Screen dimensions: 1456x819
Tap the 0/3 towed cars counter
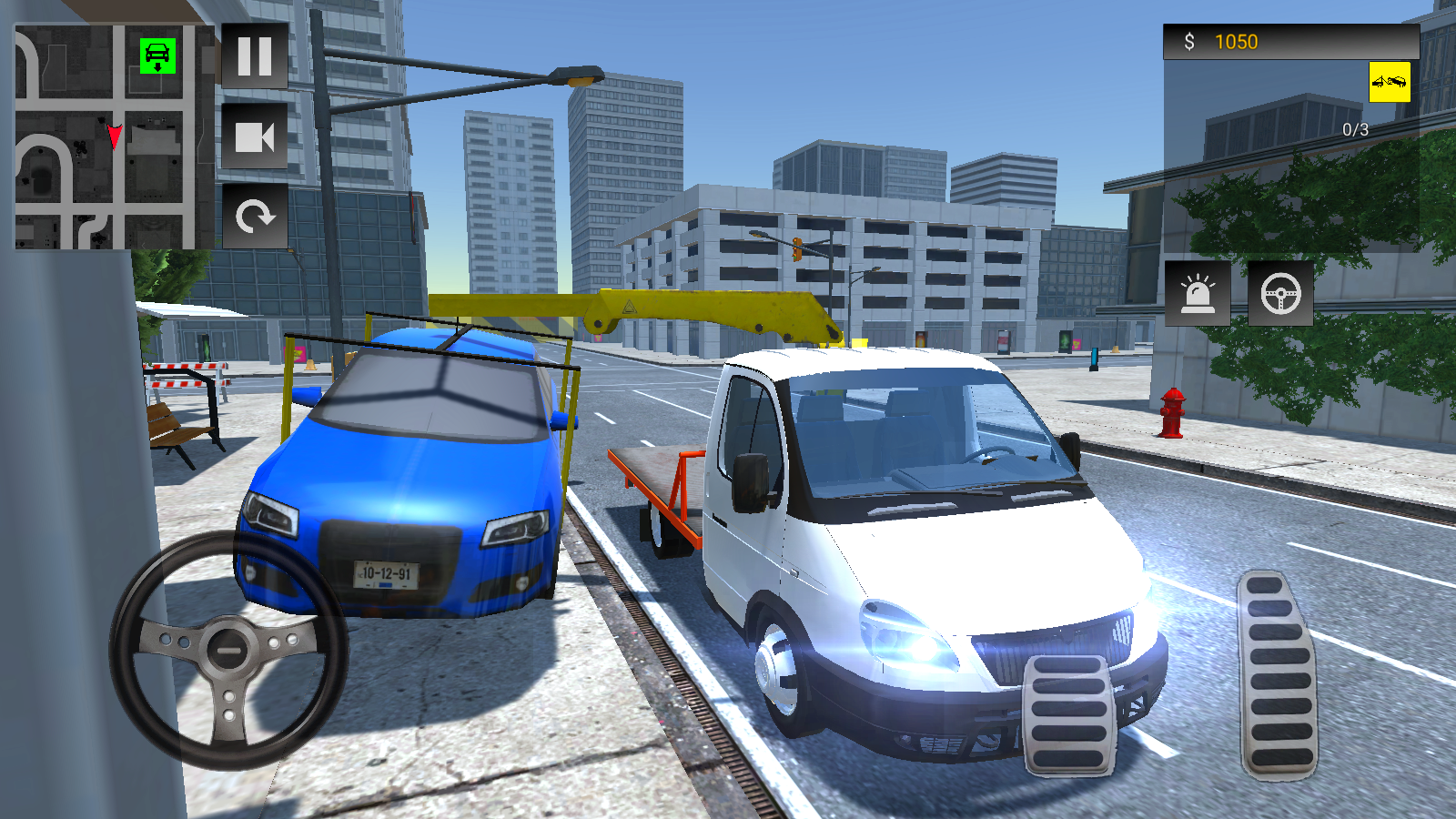pyautogui.click(x=1354, y=129)
